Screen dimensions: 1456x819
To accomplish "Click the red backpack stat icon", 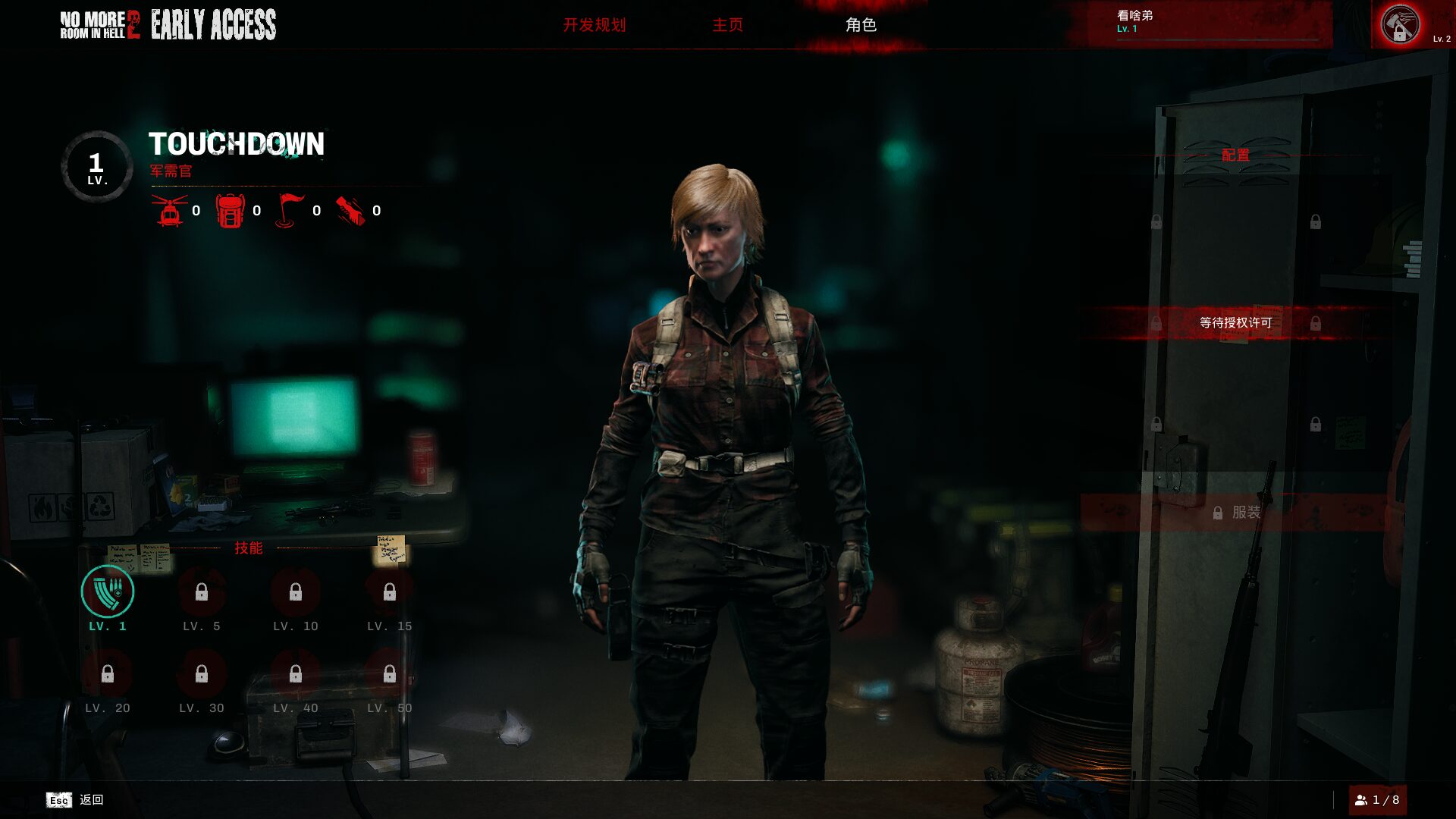I will tap(230, 211).
